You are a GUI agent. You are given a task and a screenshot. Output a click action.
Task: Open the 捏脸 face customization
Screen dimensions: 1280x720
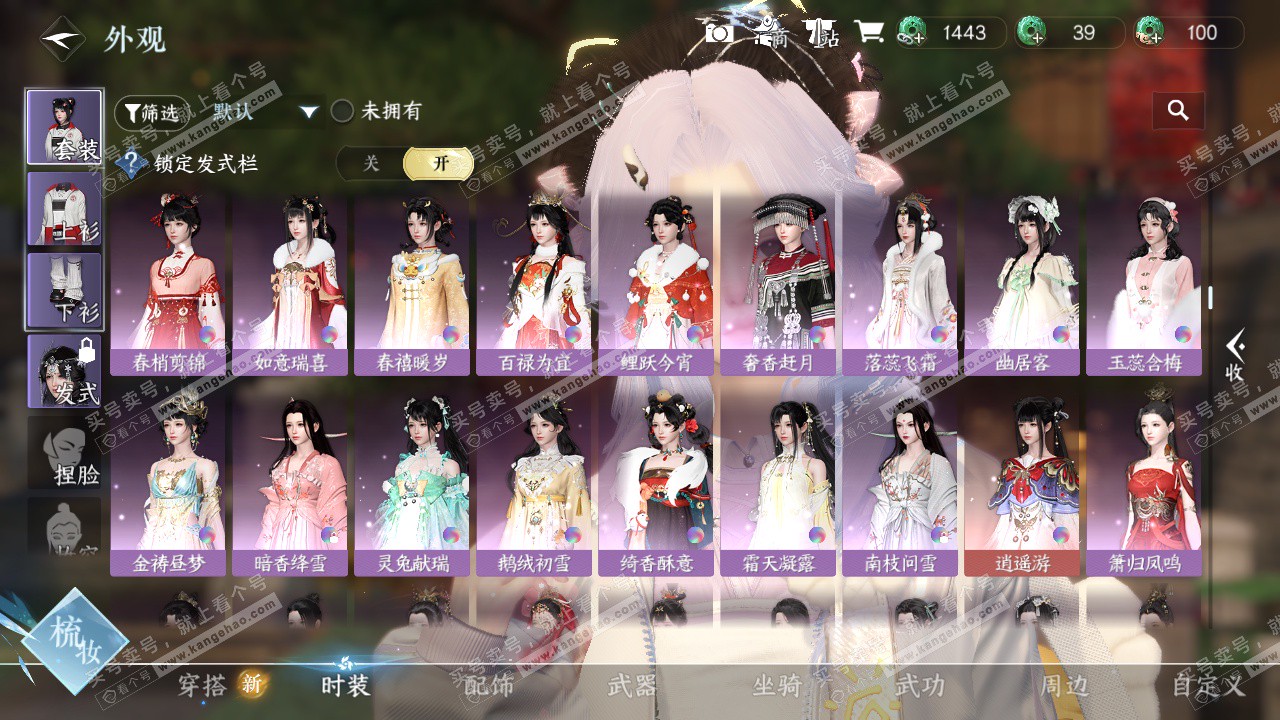tap(64, 452)
